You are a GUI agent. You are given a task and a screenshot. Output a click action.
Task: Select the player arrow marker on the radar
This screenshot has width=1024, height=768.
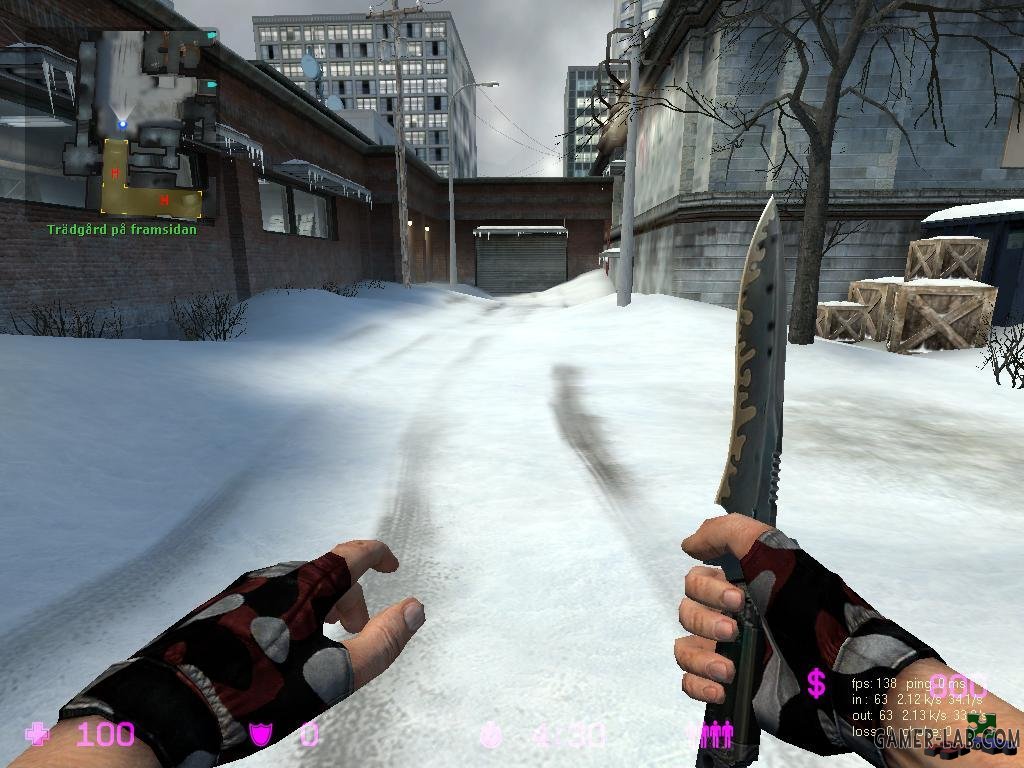[x=123, y=123]
